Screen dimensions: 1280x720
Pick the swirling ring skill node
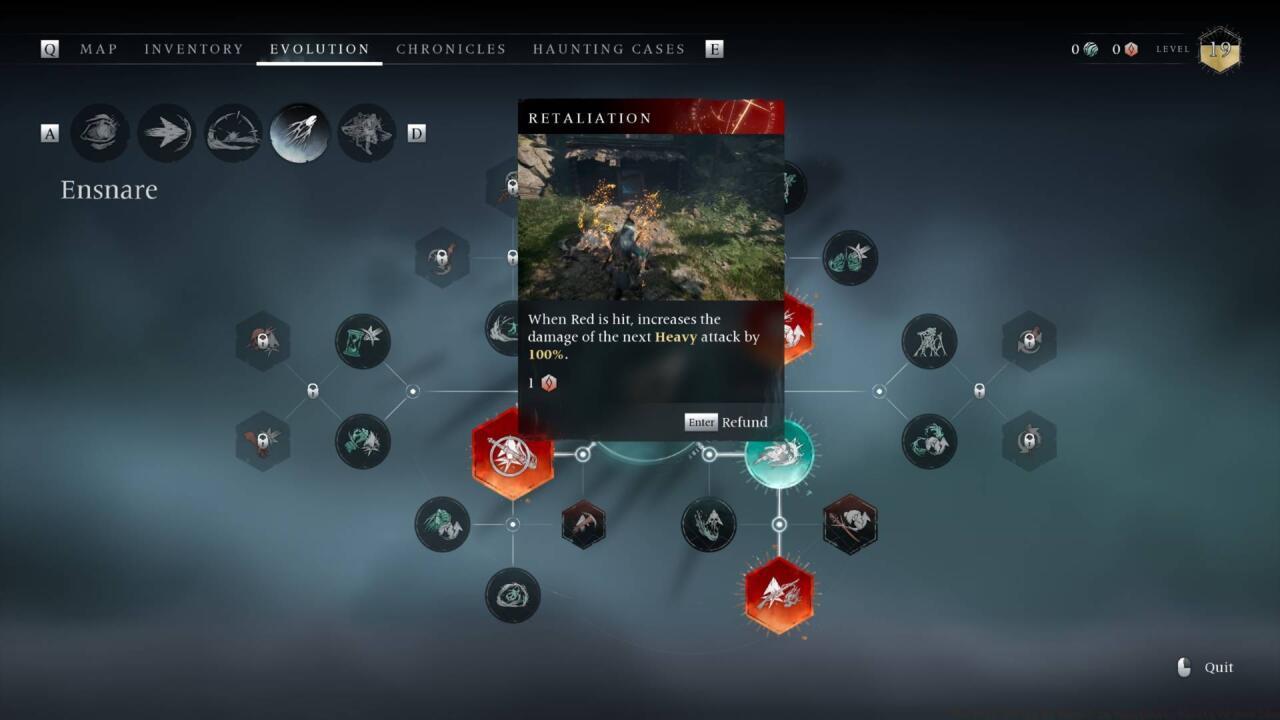click(512, 595)
